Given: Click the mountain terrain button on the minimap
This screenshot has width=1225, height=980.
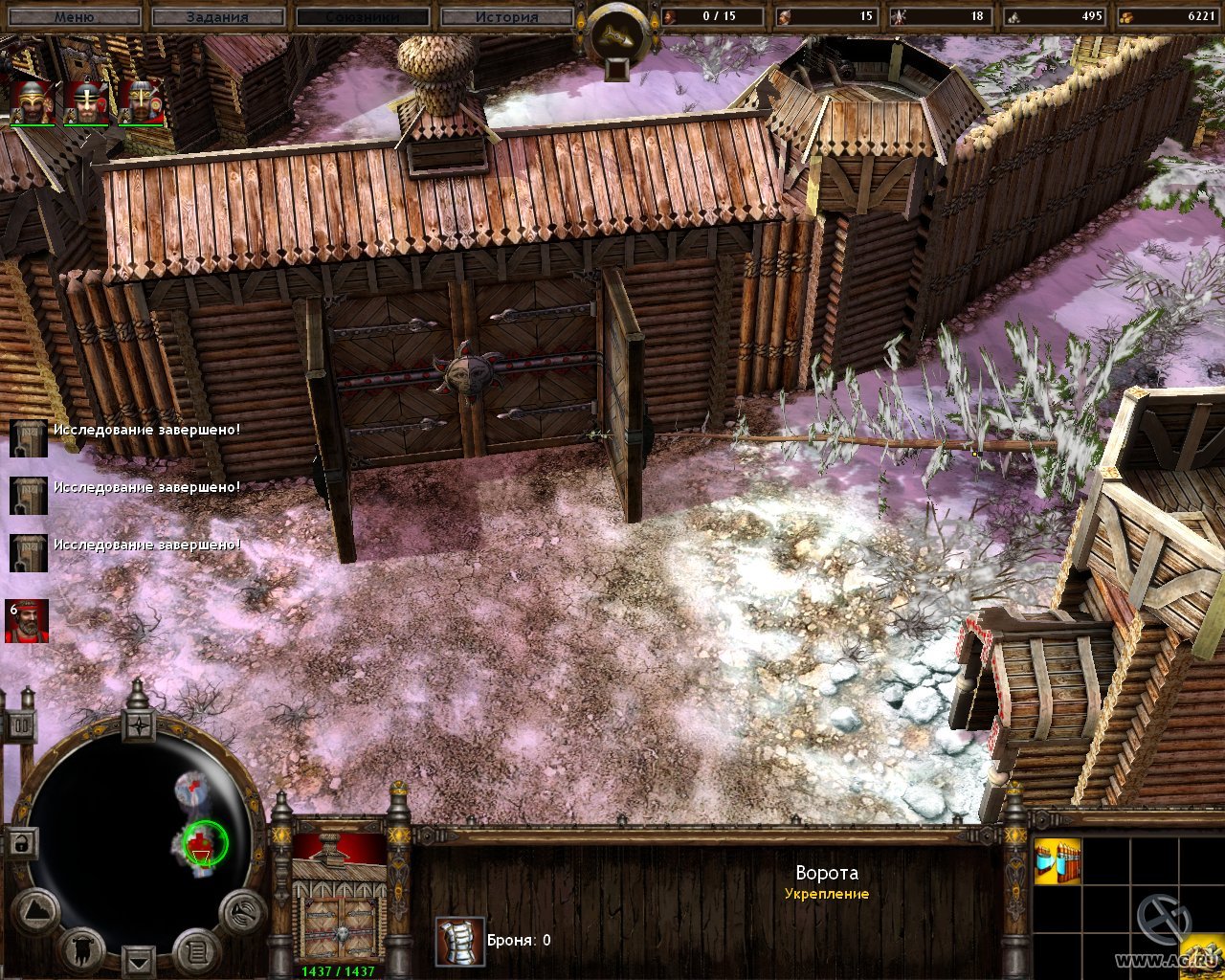Looking at the screenshot, I should tap(35, 911).
